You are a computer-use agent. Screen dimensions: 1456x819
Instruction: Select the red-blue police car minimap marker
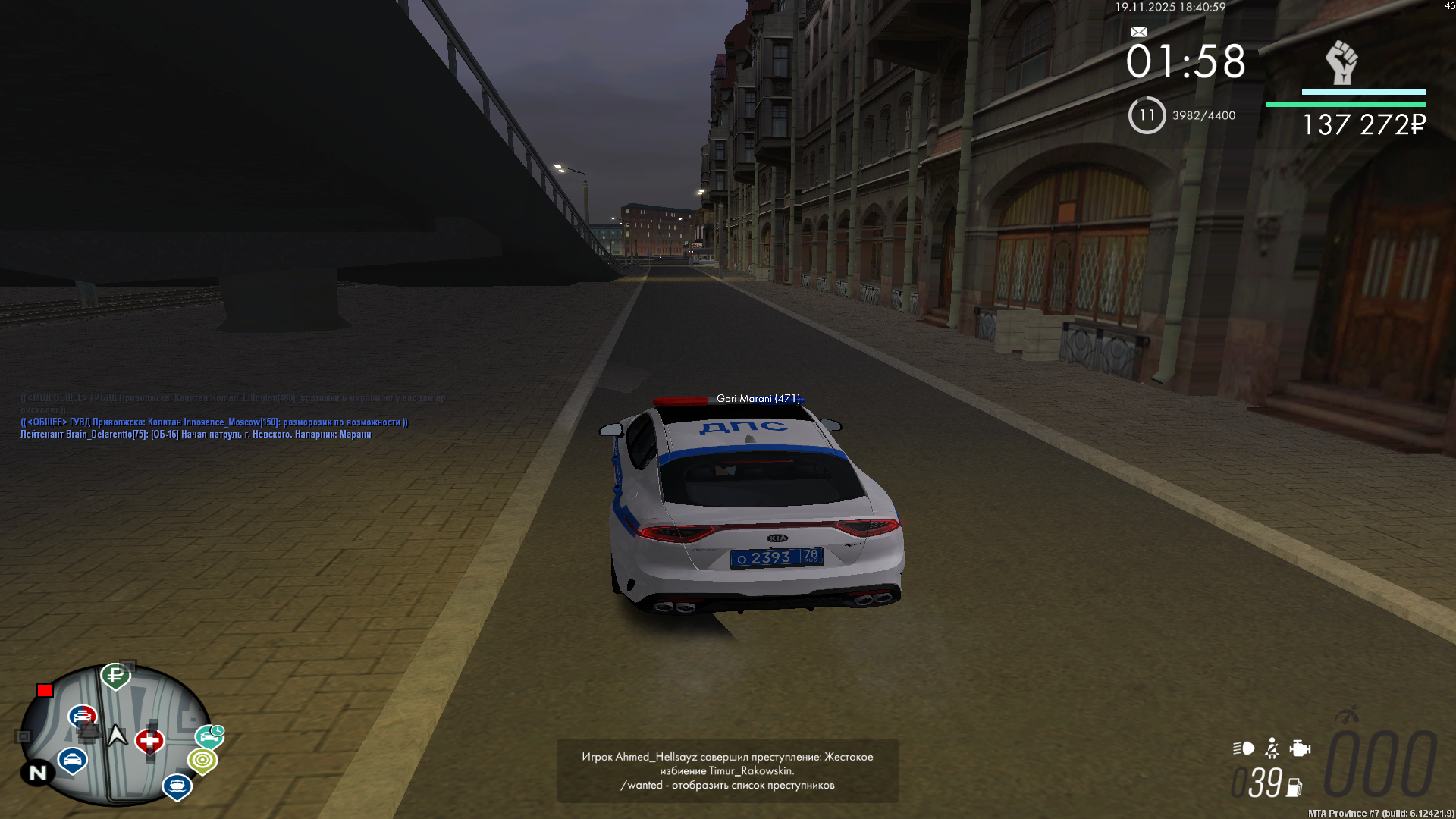pyautogui.click(x=82, y=716)
